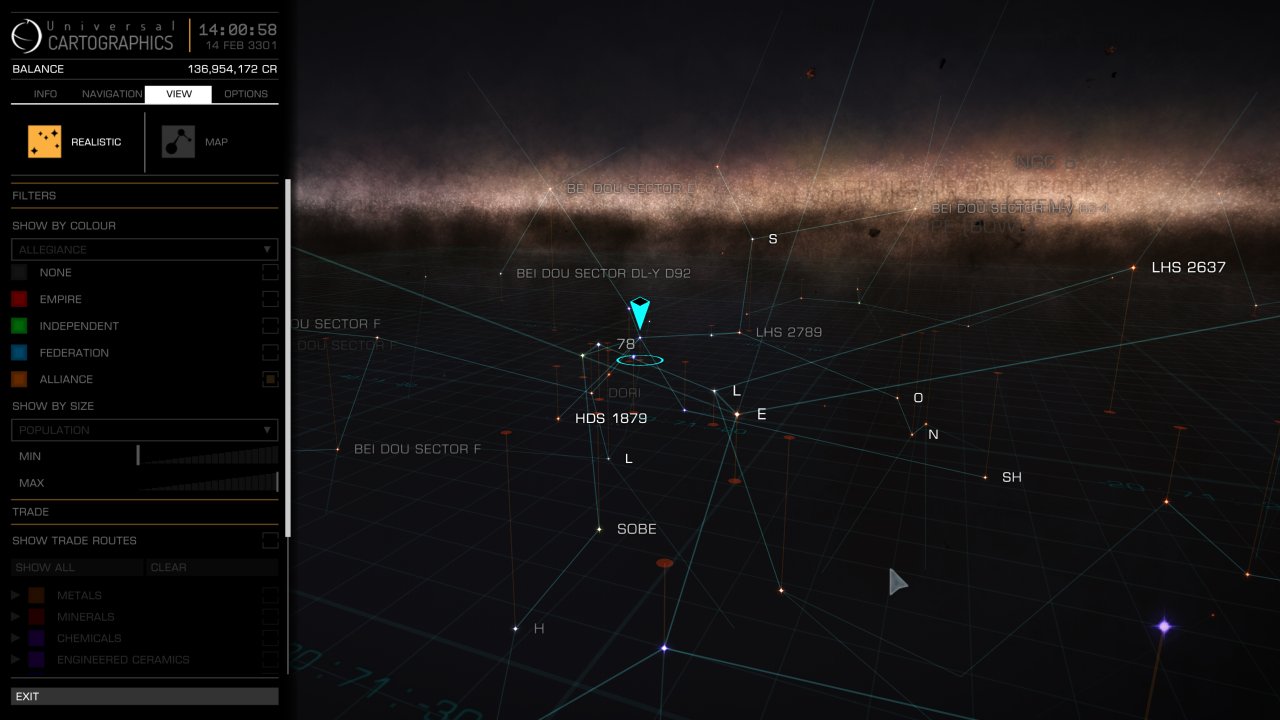Open the Allegiance colour dropdown
Image resolution: width=1280 pixels, height=720 pixels.
click(x=144, y=249)
